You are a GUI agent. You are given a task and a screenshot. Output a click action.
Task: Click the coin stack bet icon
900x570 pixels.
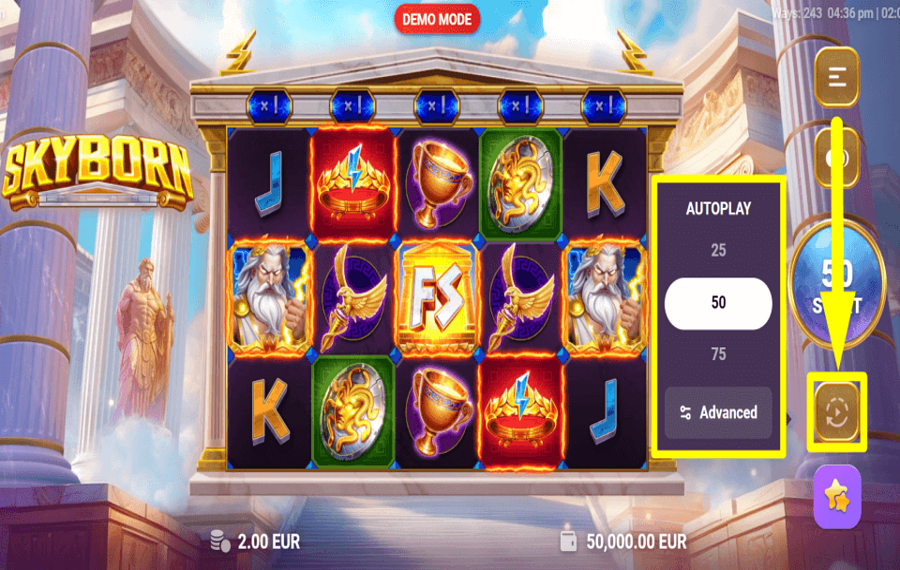coord(221,541)
